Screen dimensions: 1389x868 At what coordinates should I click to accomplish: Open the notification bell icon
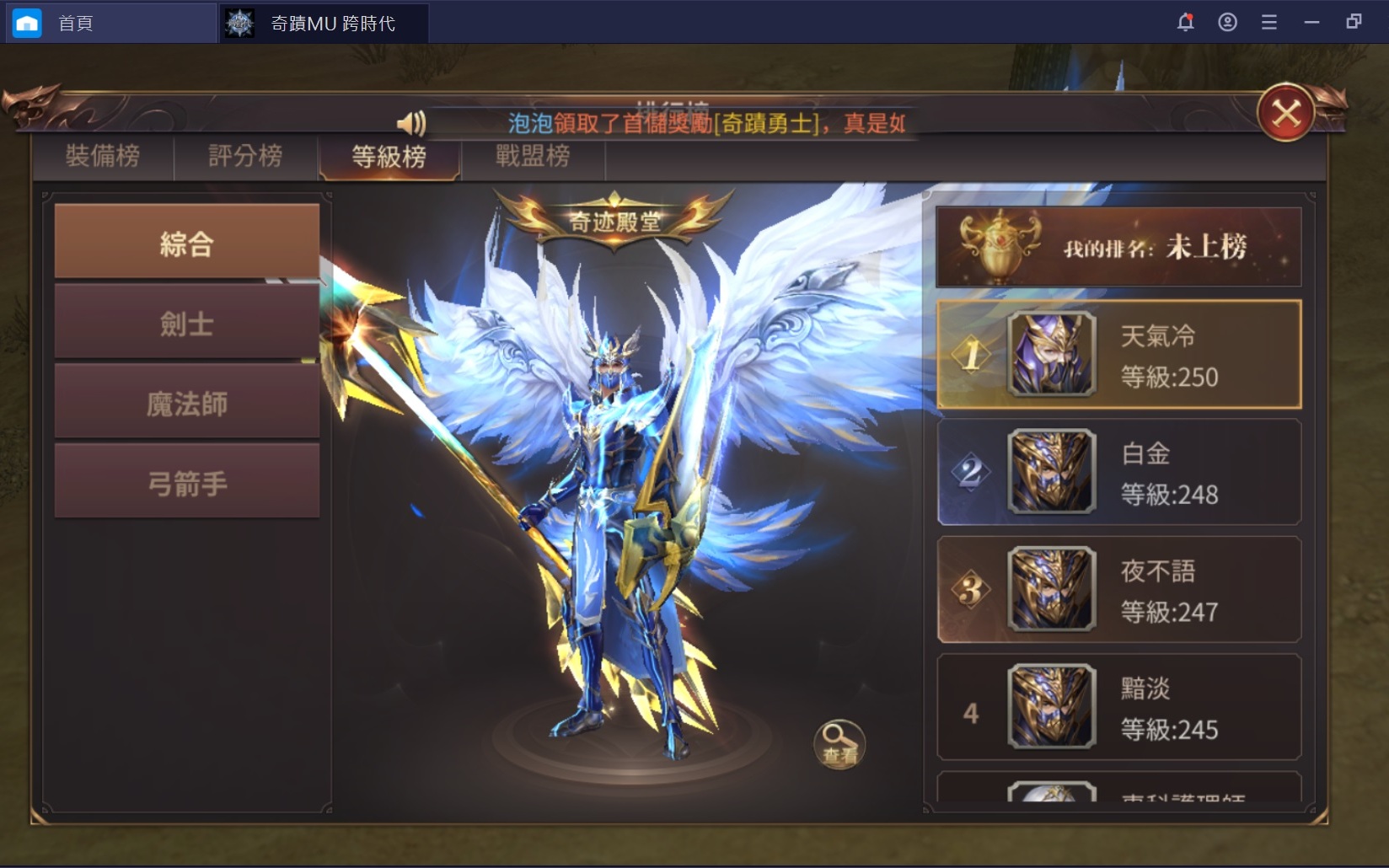click(x=1185, y=23)
